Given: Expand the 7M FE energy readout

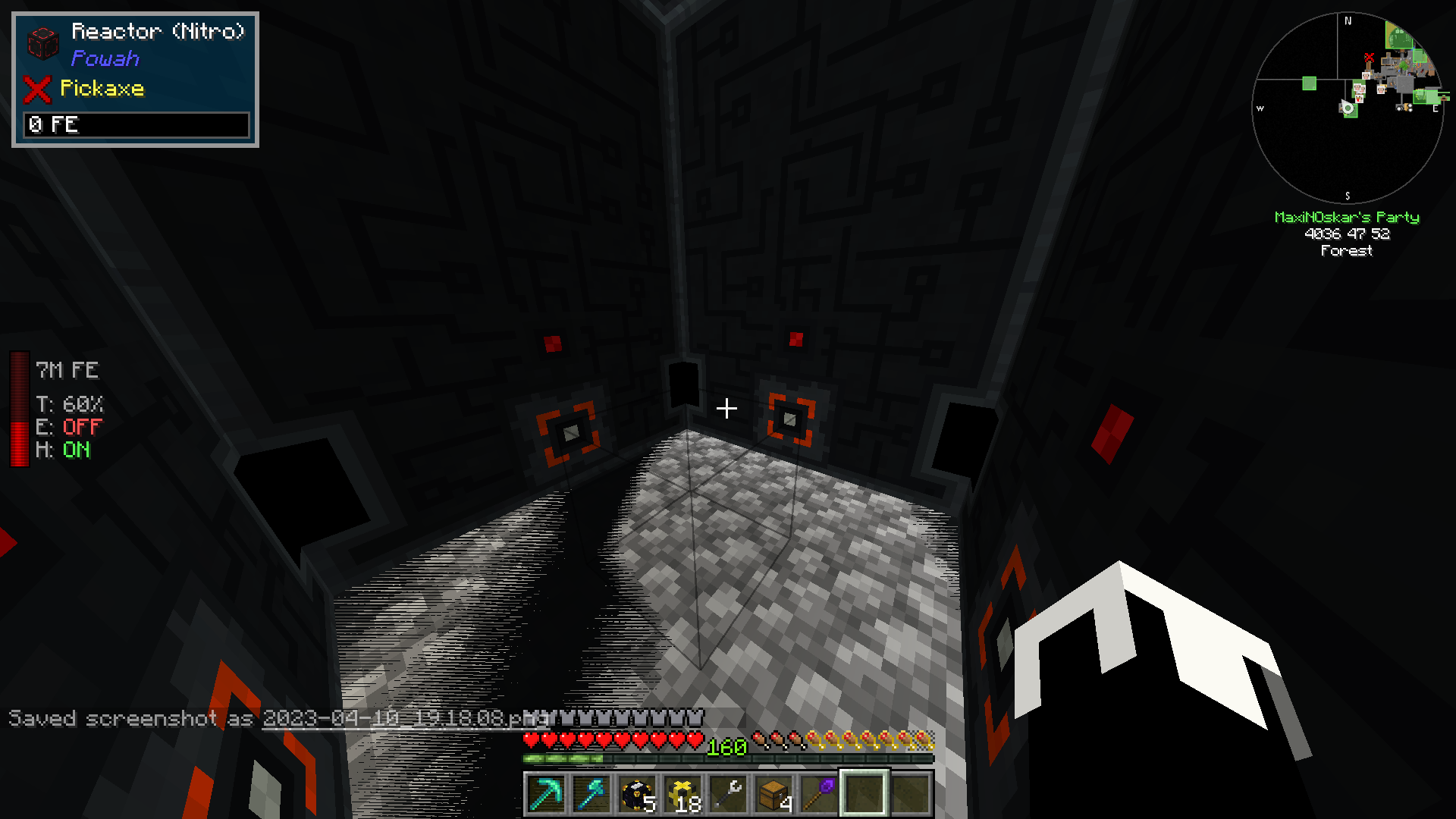Looking at the screenshot, I should tap(68, 369).
